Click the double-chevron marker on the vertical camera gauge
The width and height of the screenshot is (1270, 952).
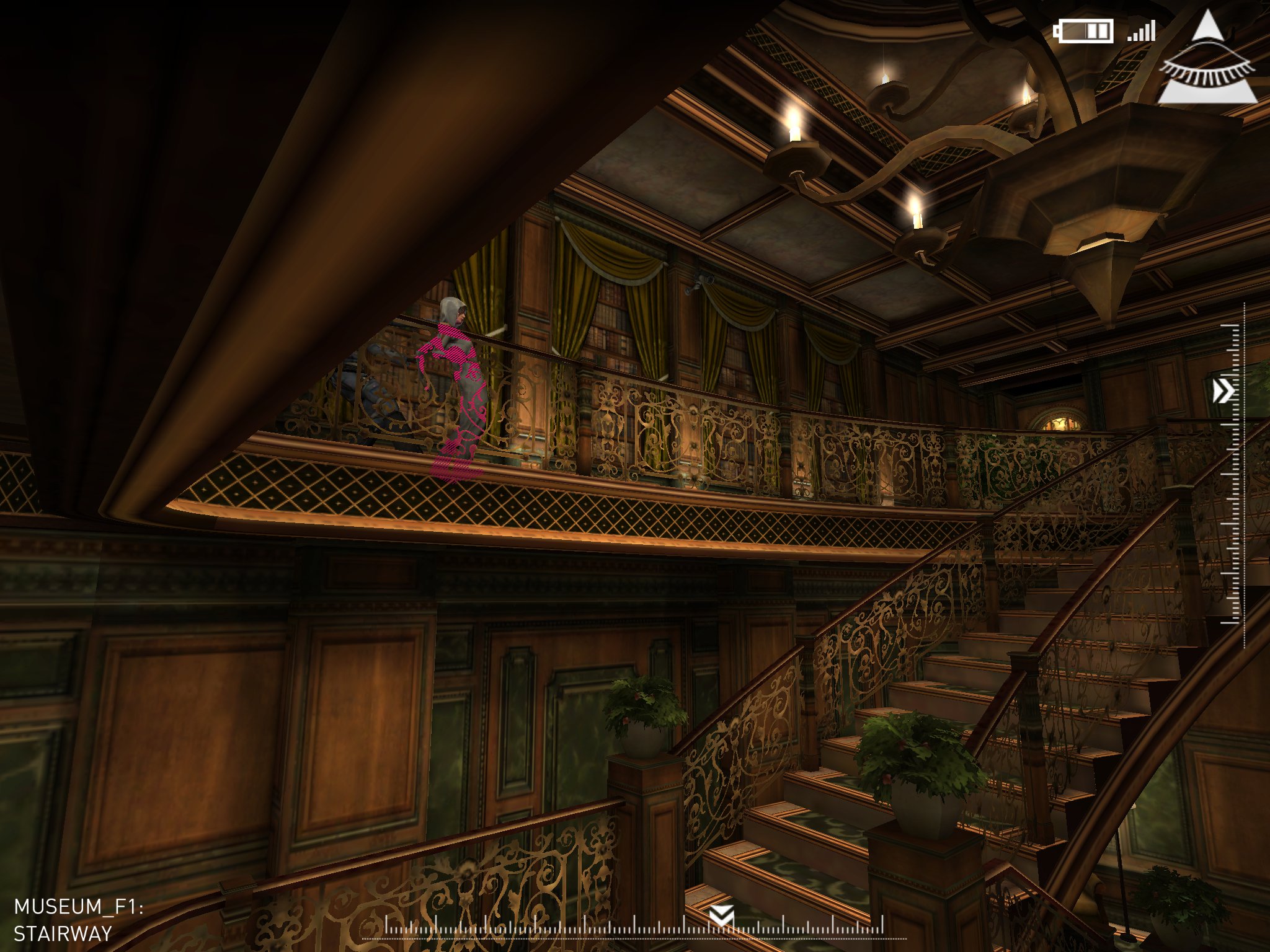[x=1223, y=391]
